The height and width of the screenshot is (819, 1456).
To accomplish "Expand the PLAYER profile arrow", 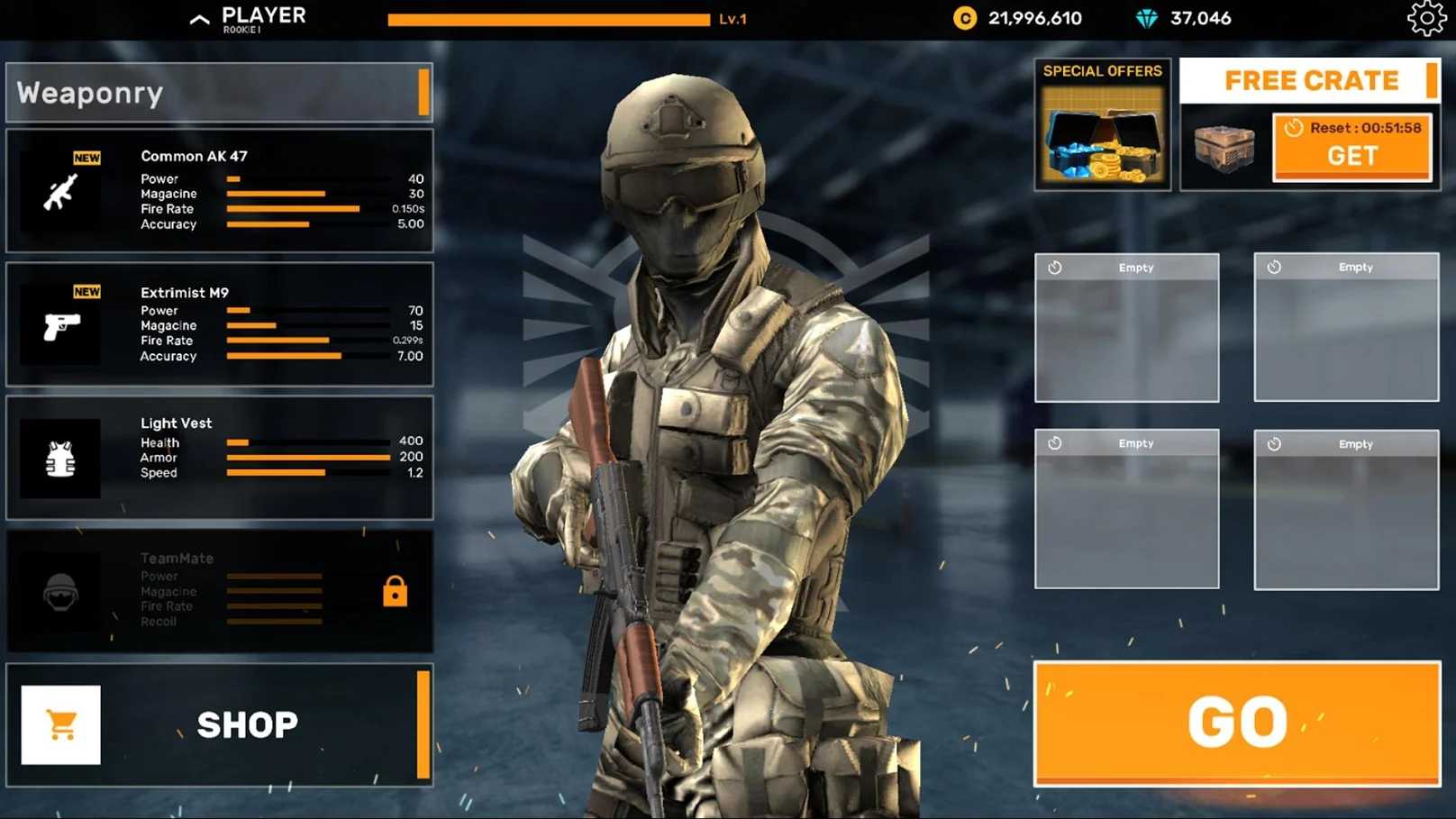I will (200, 19).
